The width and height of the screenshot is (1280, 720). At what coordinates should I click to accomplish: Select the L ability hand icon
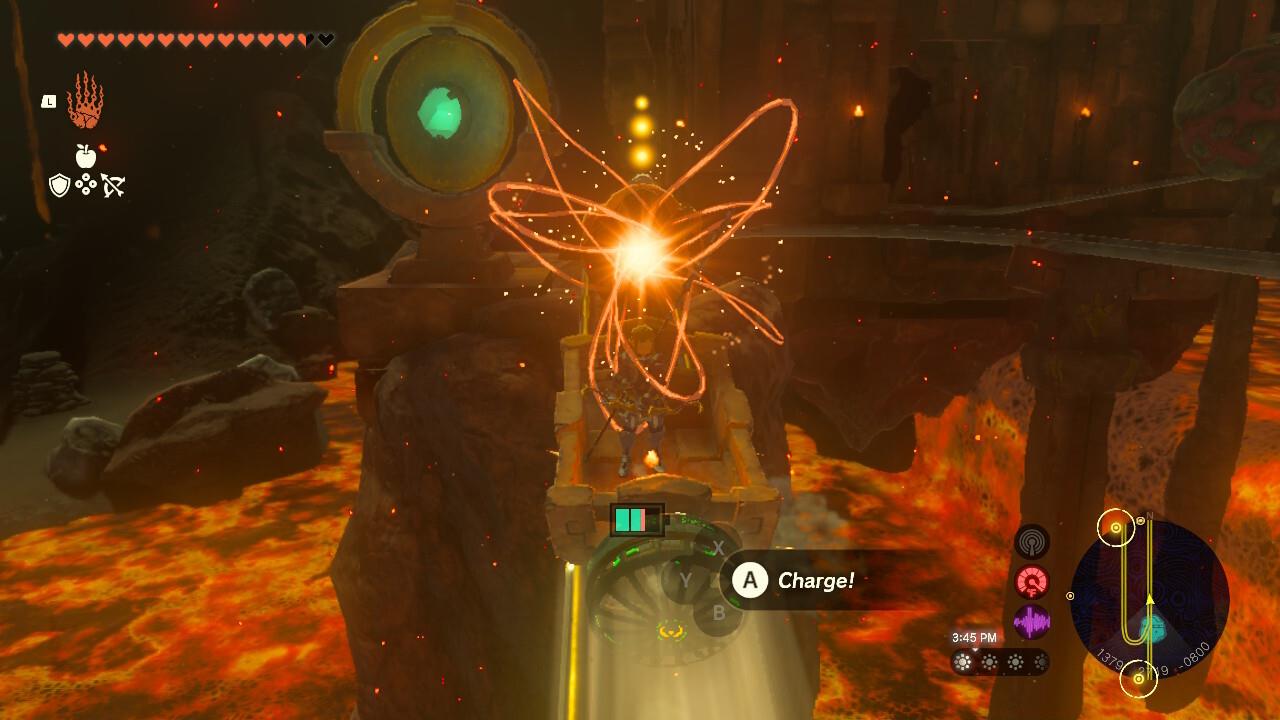(x=88, y=102)
